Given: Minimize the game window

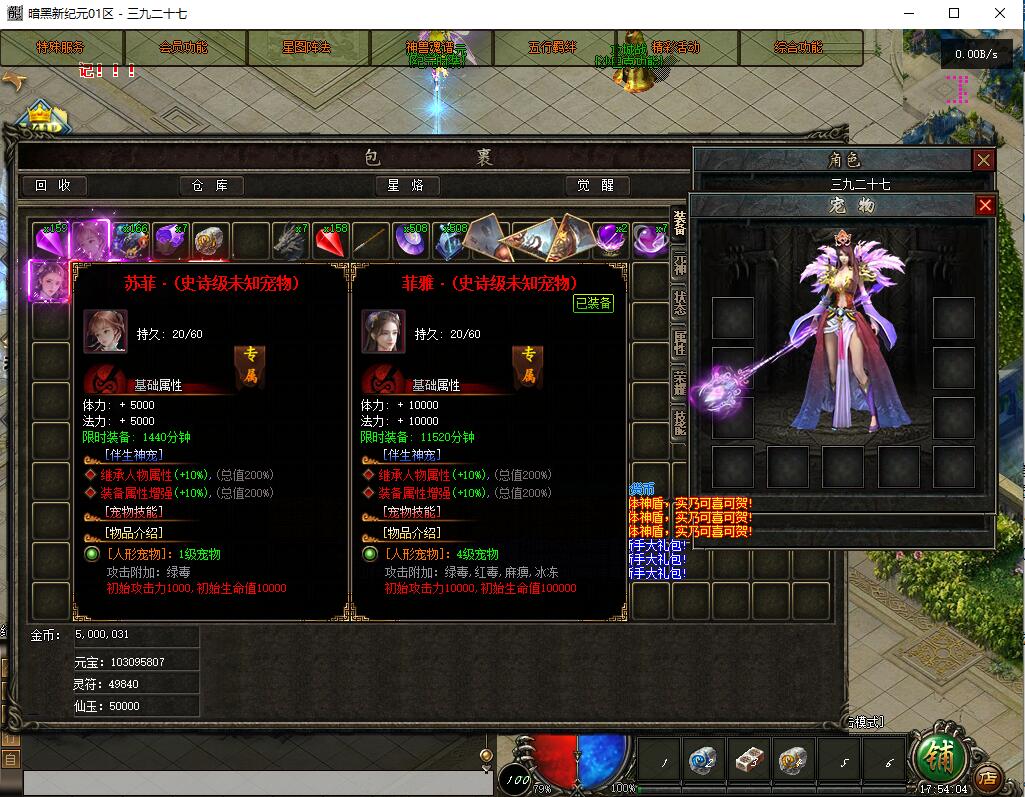Looking at the screenshot, I should pyautogui.click(x=909, y=13).
